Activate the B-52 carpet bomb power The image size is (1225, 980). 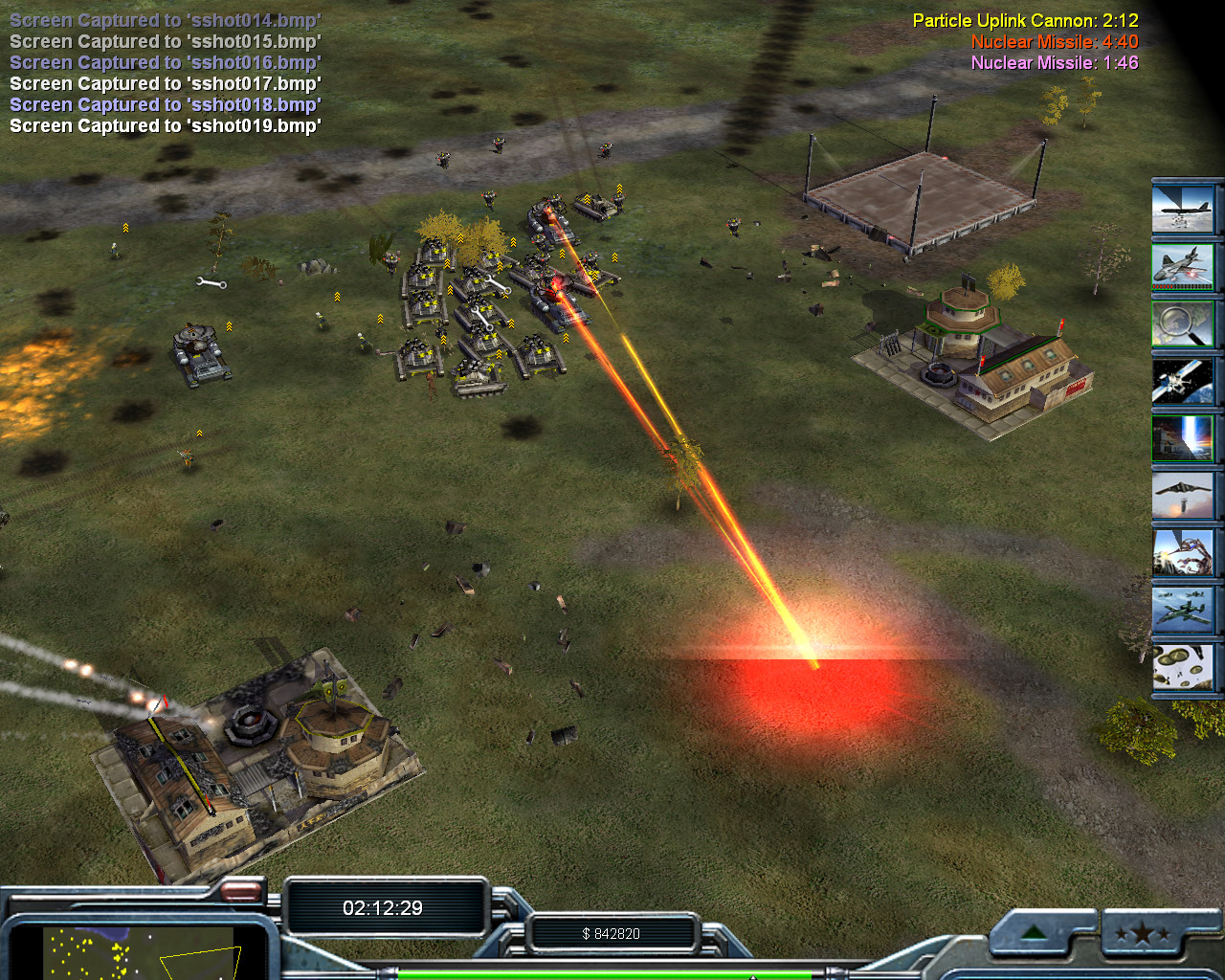[1183, 207]
